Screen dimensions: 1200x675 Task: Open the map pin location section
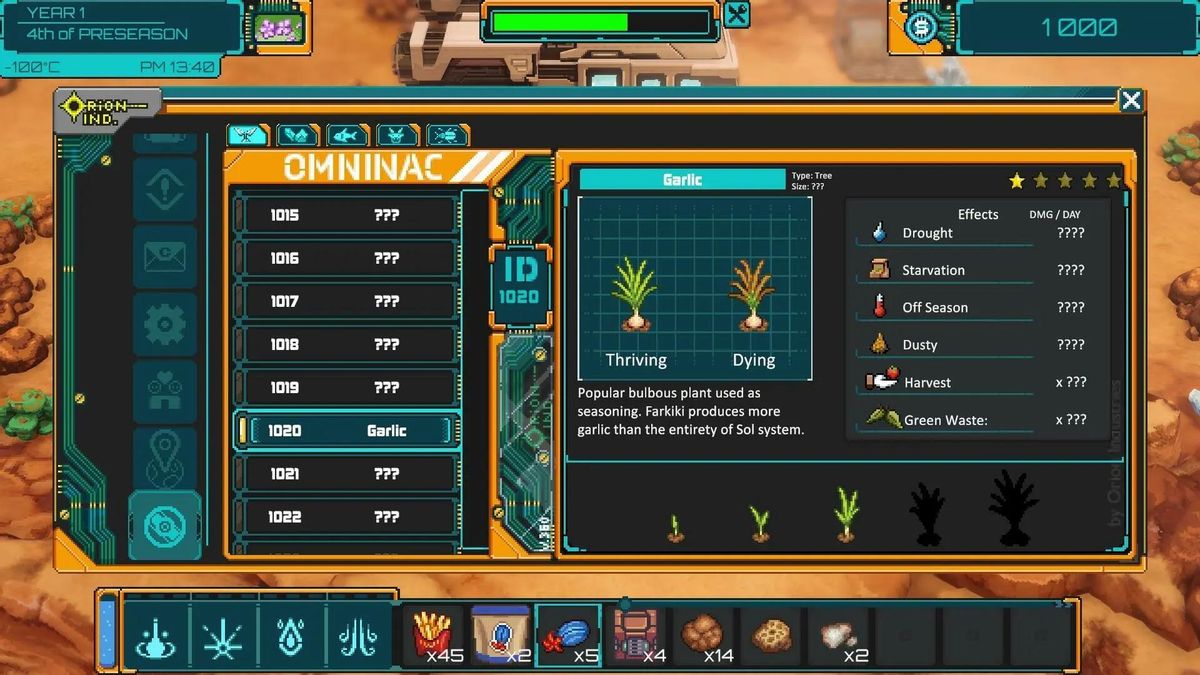(165, 458)
